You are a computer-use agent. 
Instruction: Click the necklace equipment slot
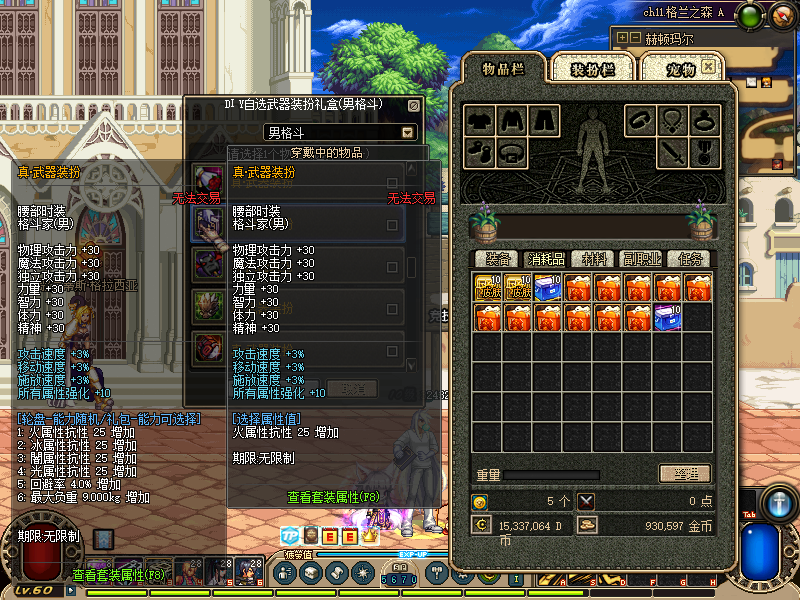tap(672, 121)
